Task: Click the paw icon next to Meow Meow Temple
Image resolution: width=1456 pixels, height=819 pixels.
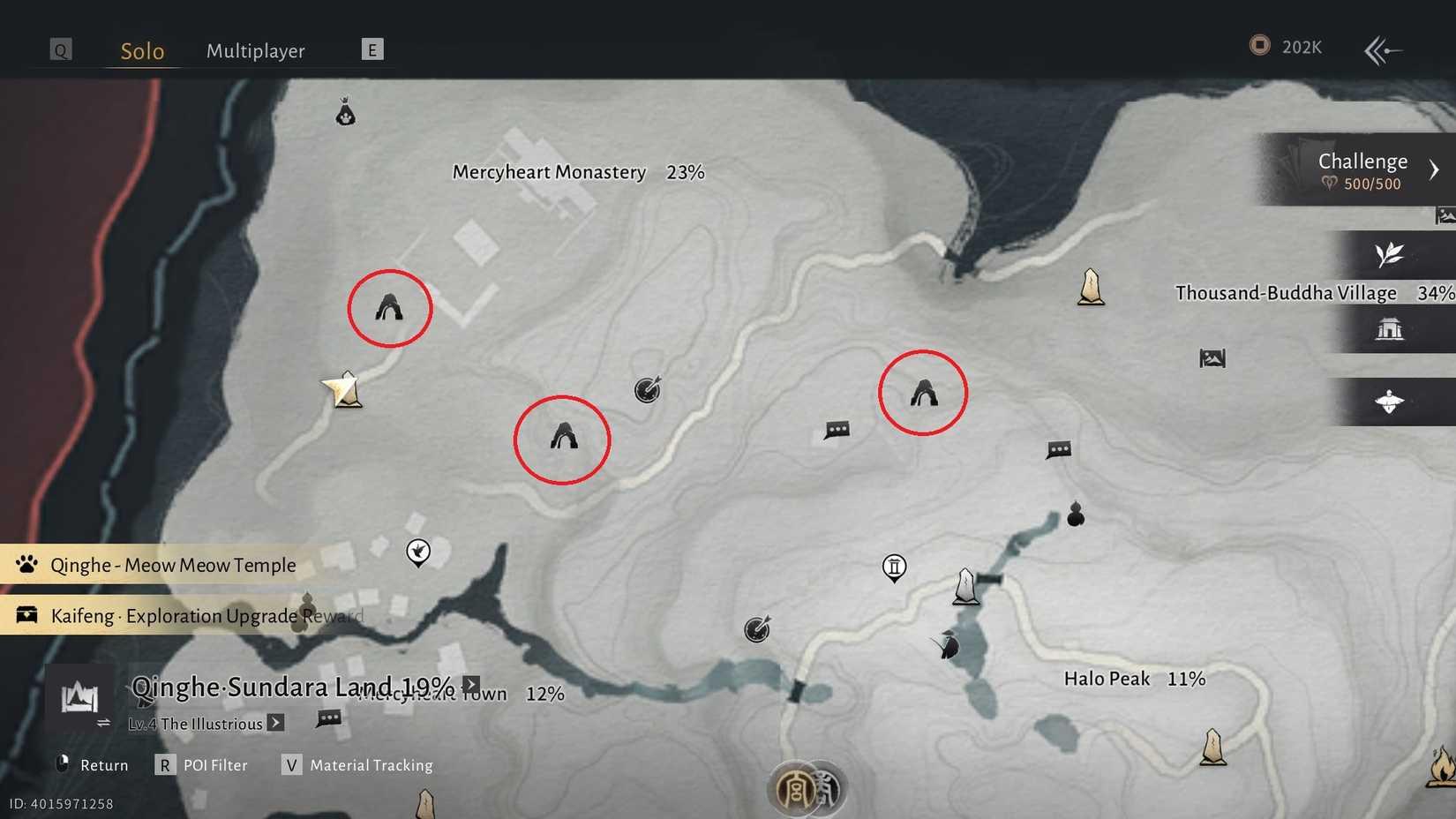Action: (x=27, y=564)
